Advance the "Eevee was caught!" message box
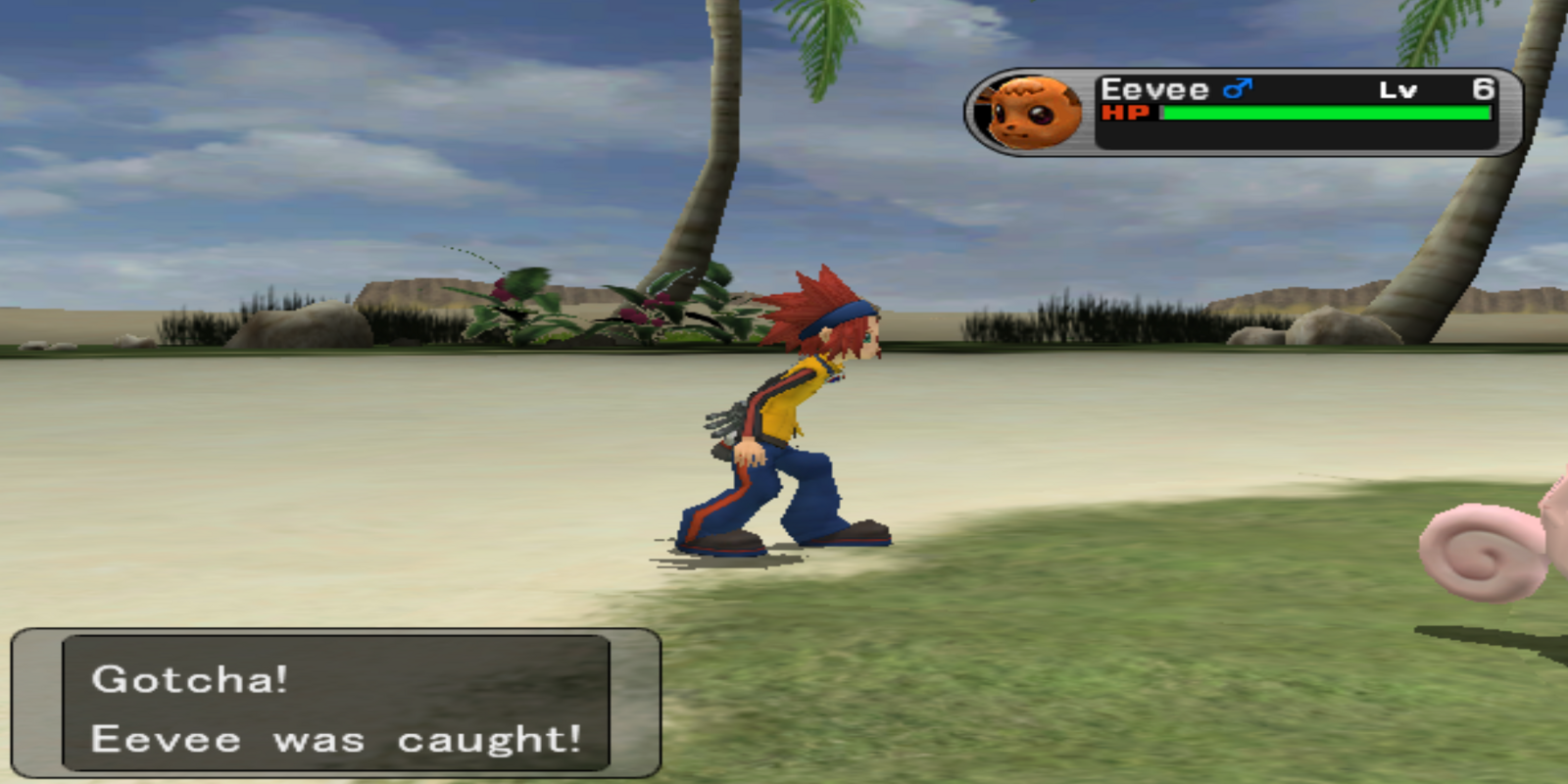Viewport: 1568px width, 784px height. [336, 706]
